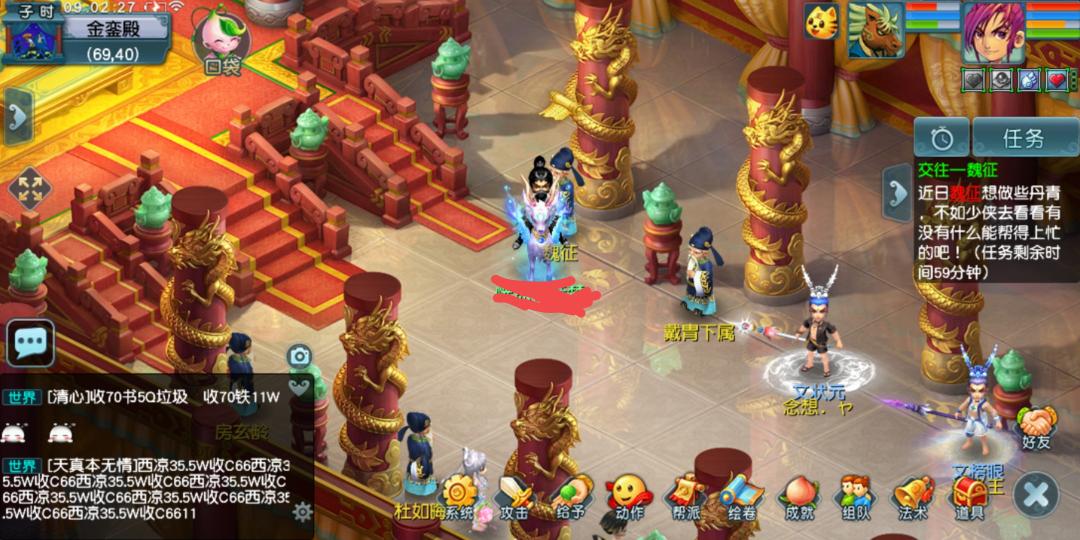
Task: View the 成就 achievements
Action: coord(799,496)
